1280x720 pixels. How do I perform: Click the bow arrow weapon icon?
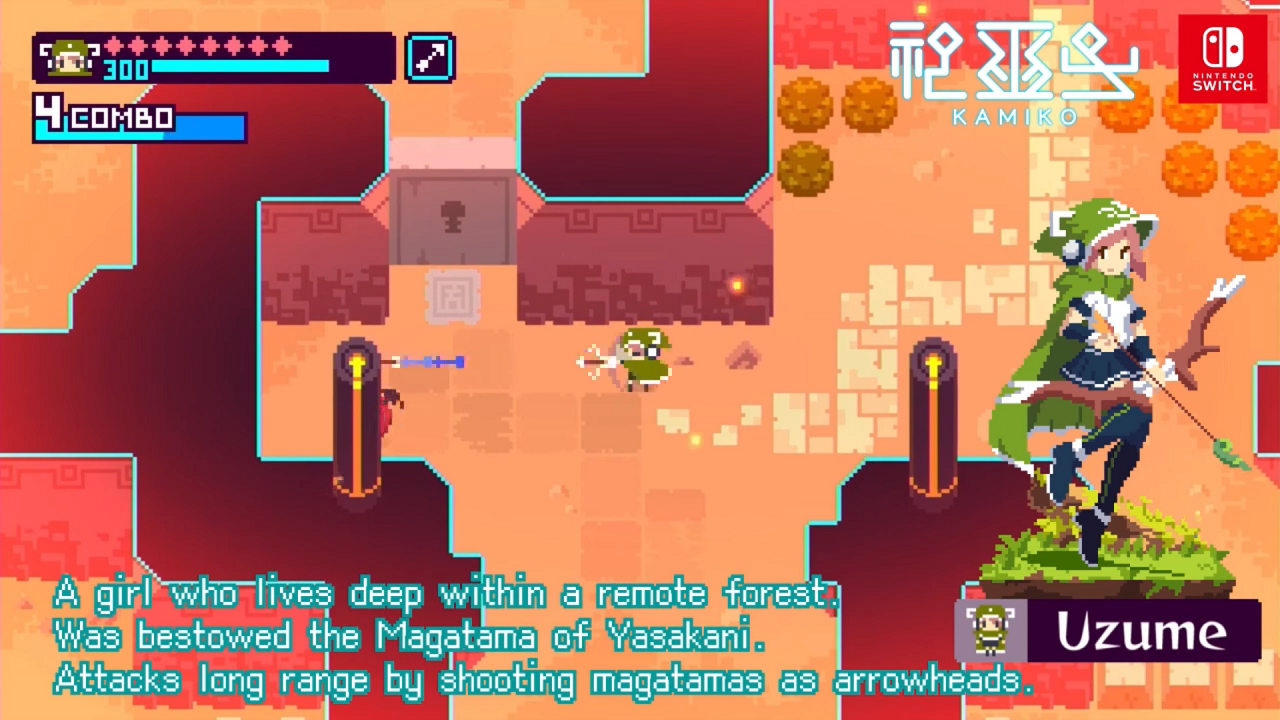click(x=431, y=58)
